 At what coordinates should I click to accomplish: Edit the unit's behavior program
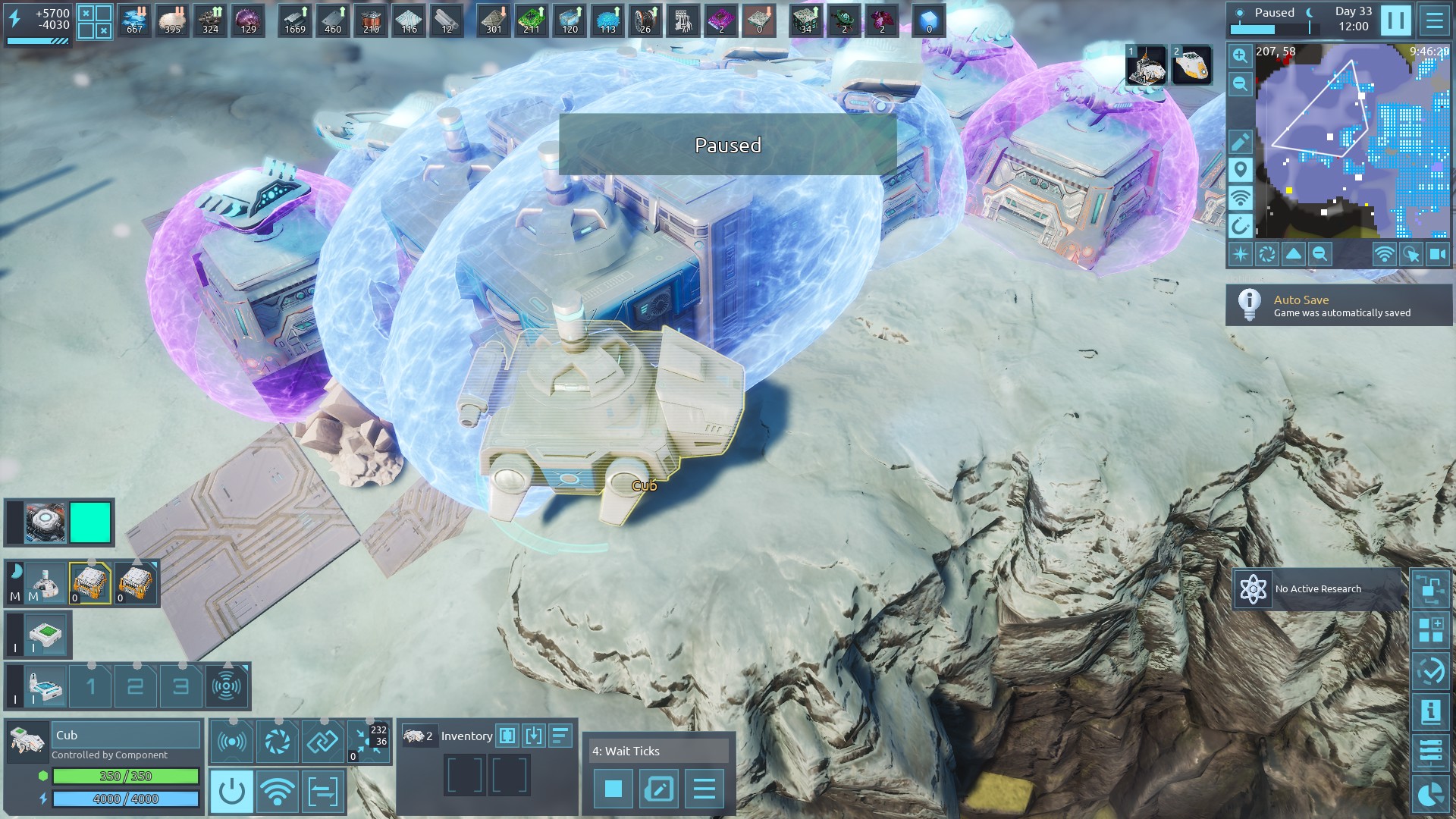click(x=658, y=789)
